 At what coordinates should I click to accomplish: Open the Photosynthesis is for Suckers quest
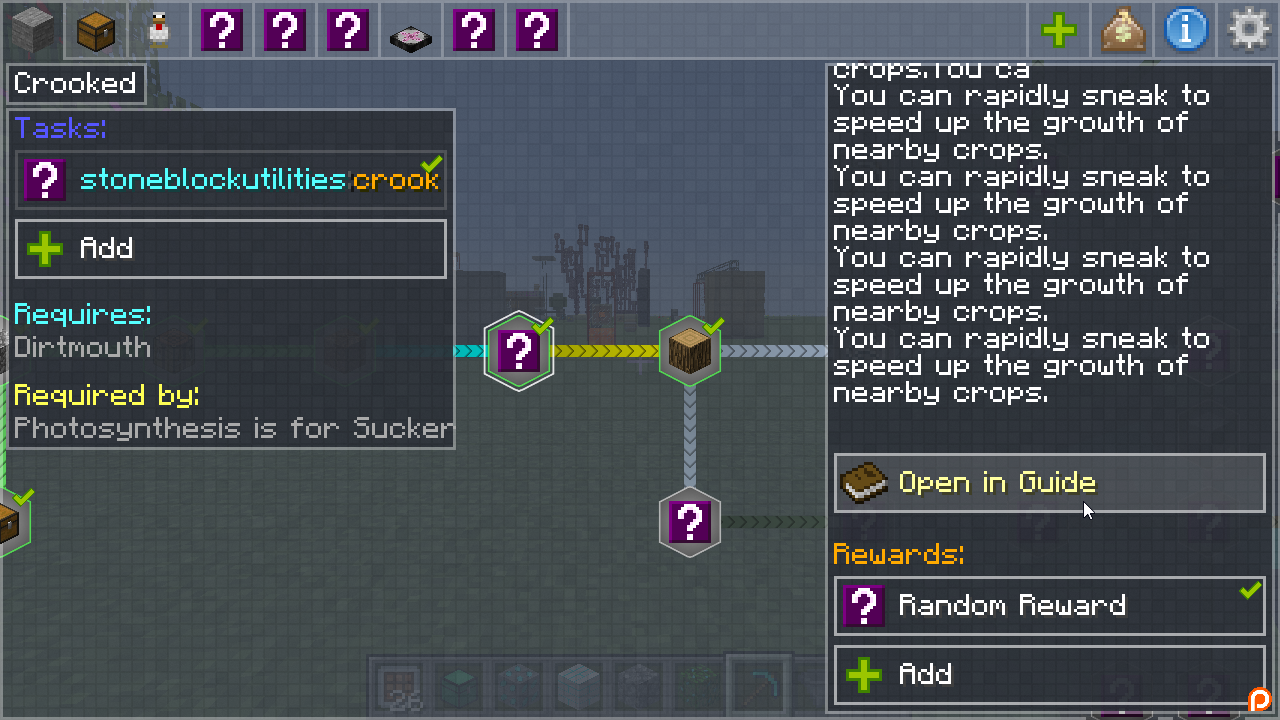(x=233, y=429)
